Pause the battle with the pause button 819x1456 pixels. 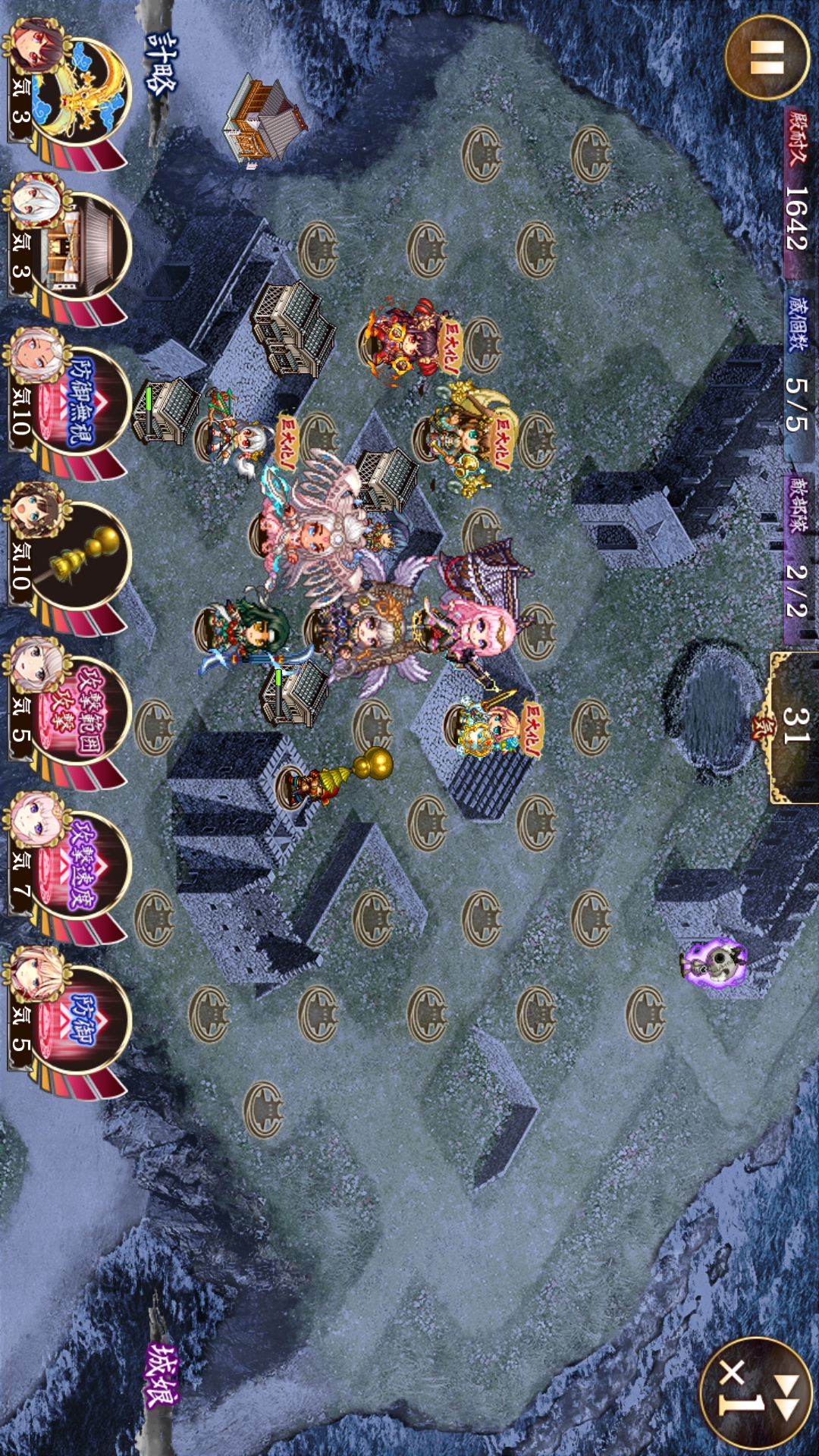coord(766,57)
